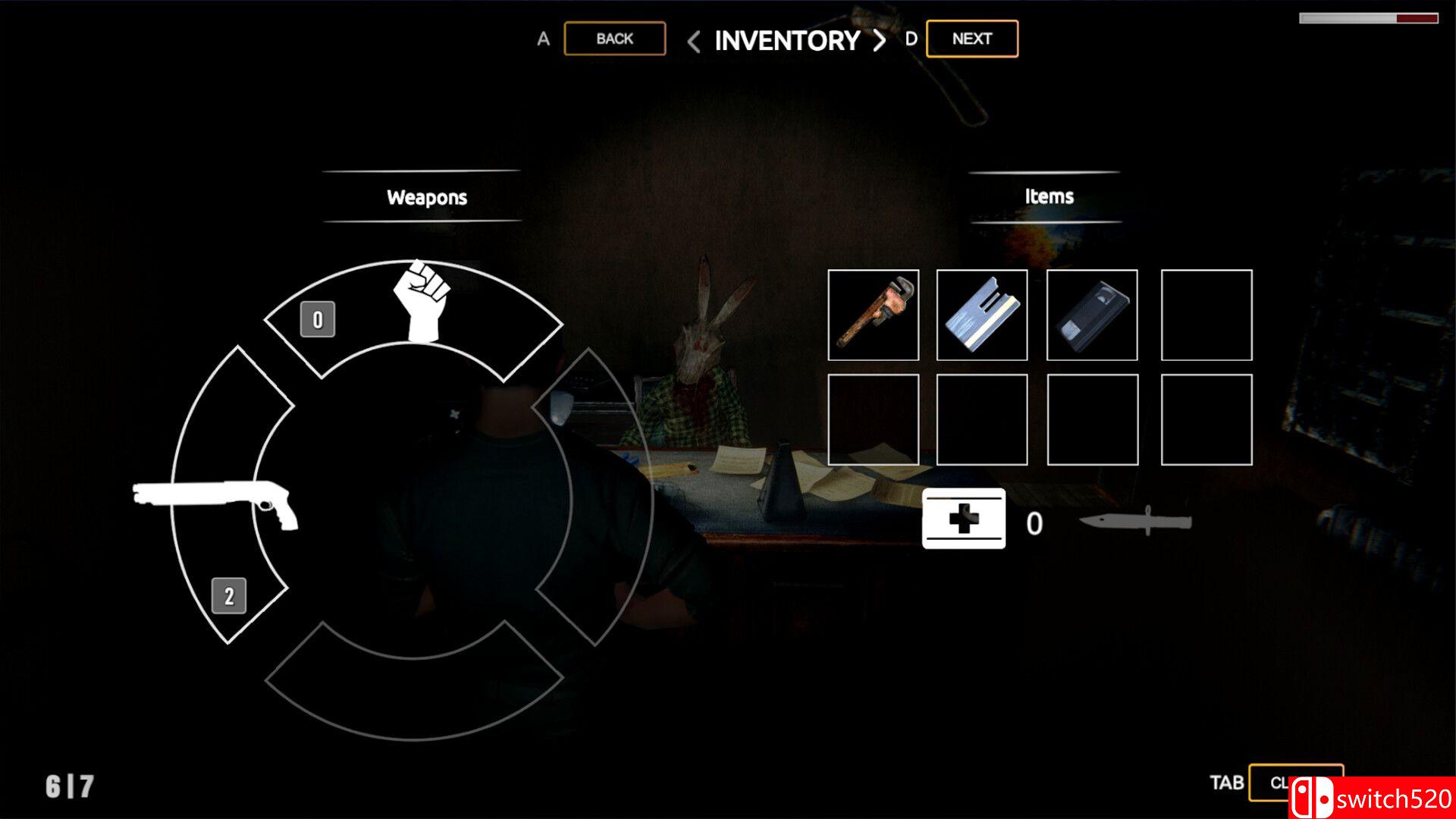1456x819 pixels.
Task: Select the shotgun in the weapon wheel
Action: click(216, 502)
